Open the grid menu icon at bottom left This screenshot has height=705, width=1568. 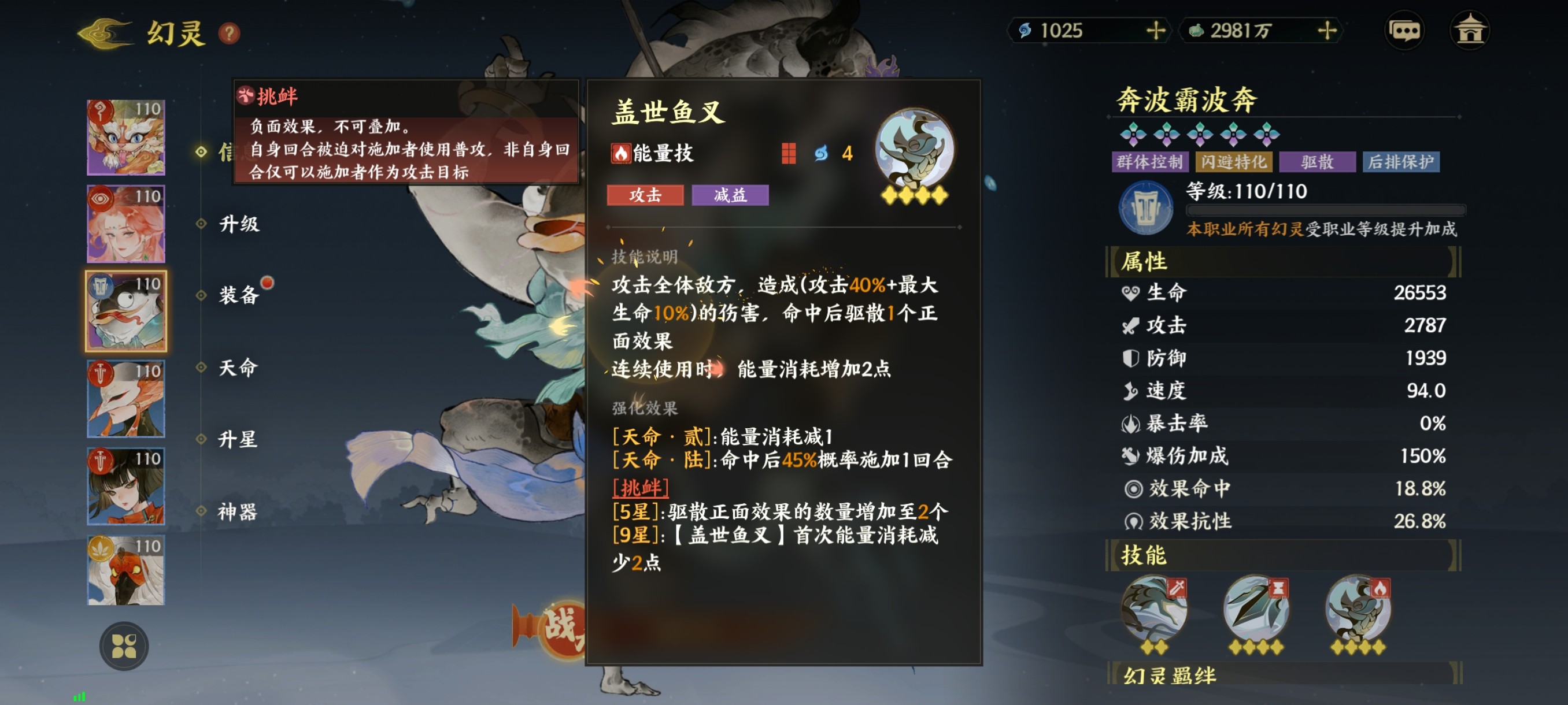point(125,646)
